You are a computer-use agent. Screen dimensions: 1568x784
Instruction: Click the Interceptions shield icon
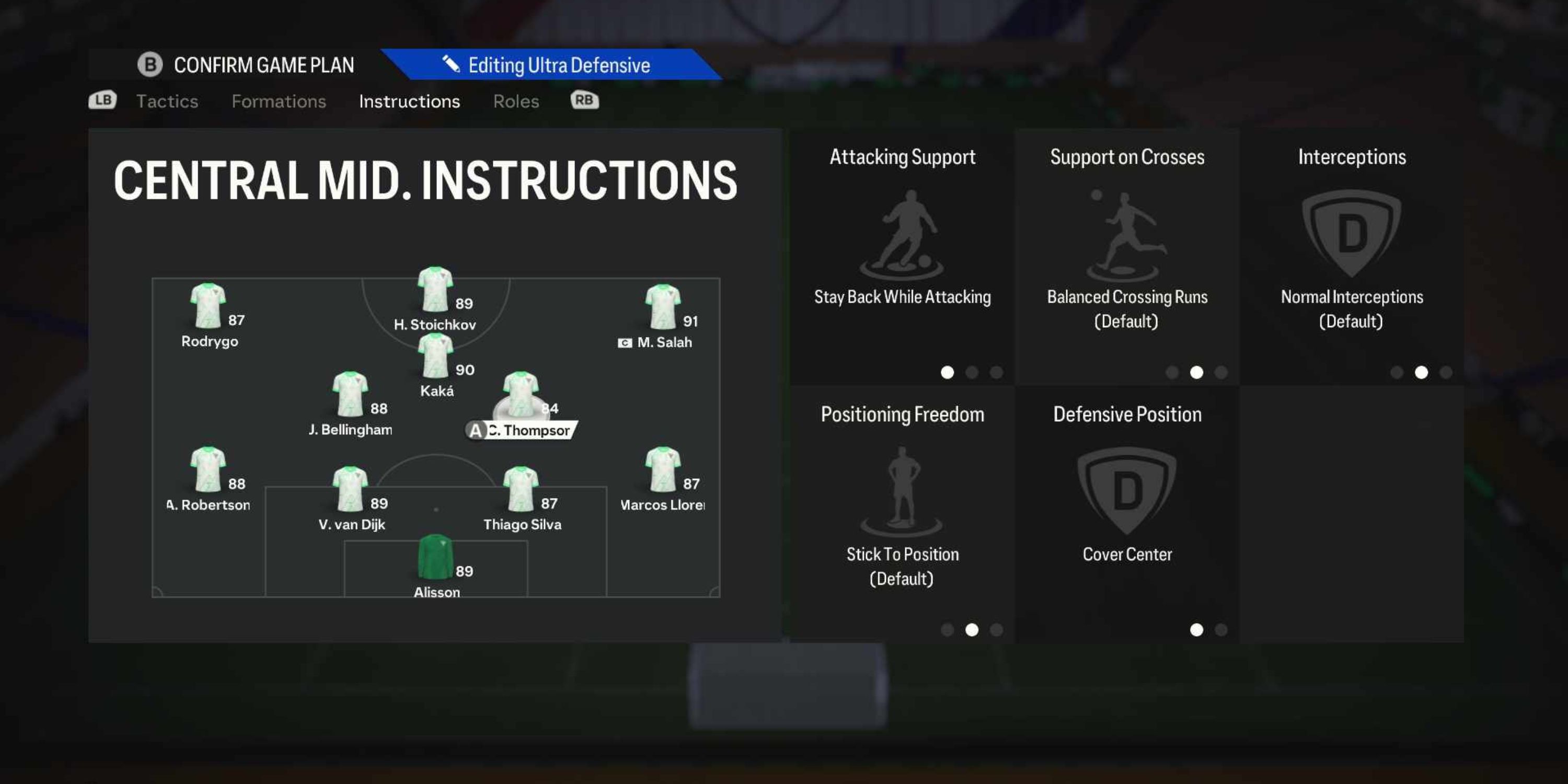click(x=1352, y=232)
